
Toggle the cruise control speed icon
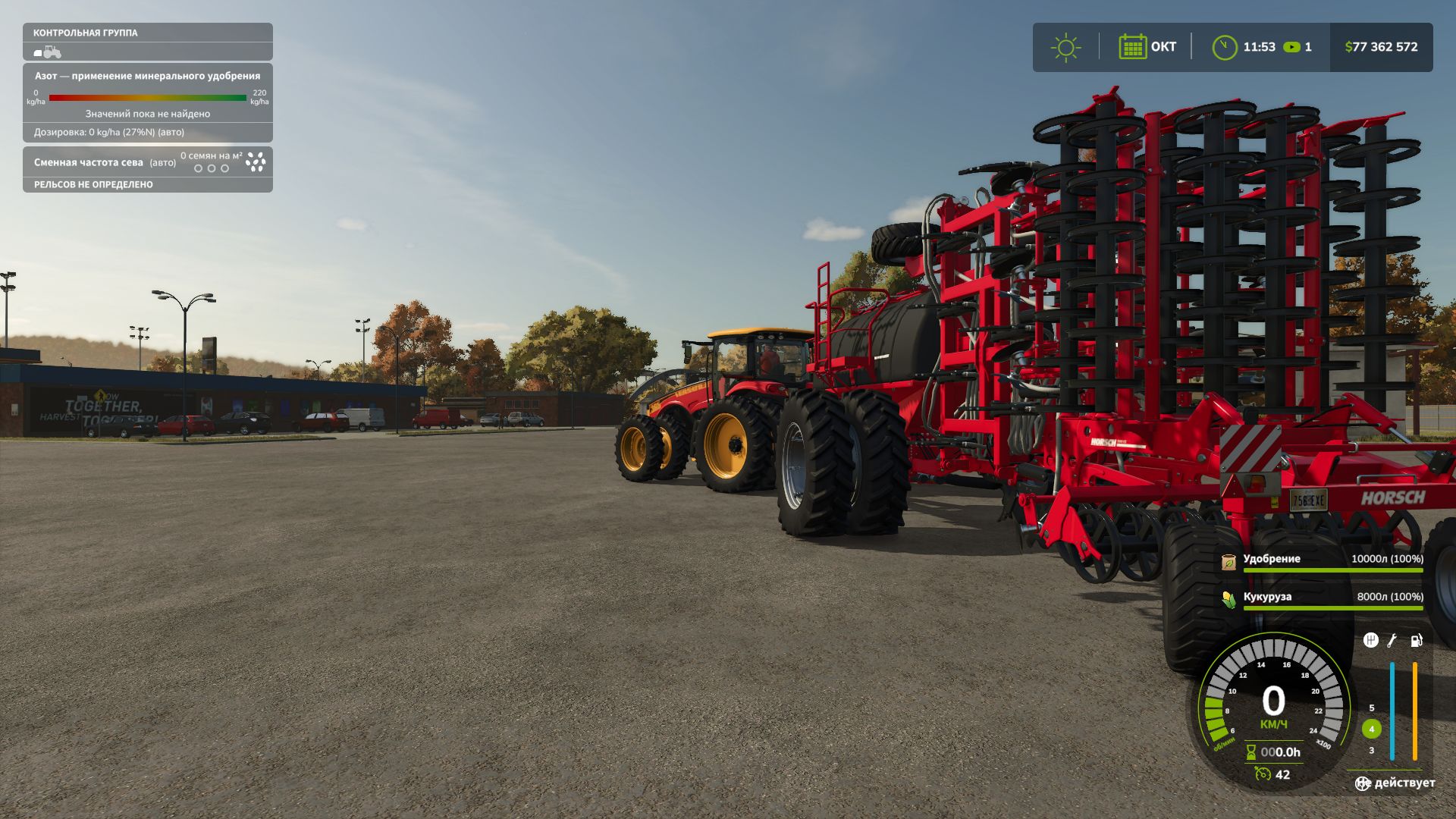click(x=1263, y=774)
